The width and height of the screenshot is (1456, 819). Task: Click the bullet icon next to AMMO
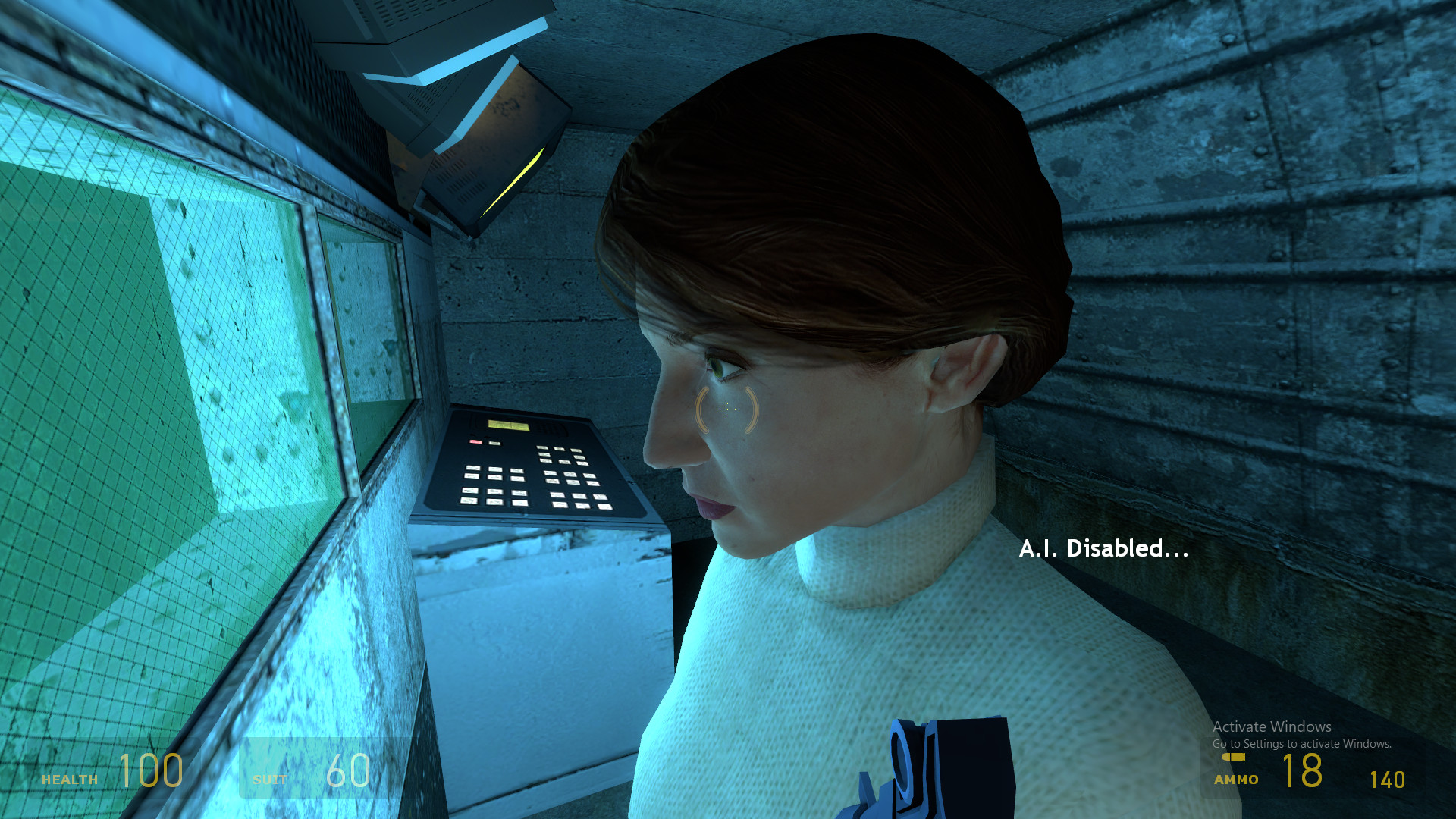pos(1235,757)
